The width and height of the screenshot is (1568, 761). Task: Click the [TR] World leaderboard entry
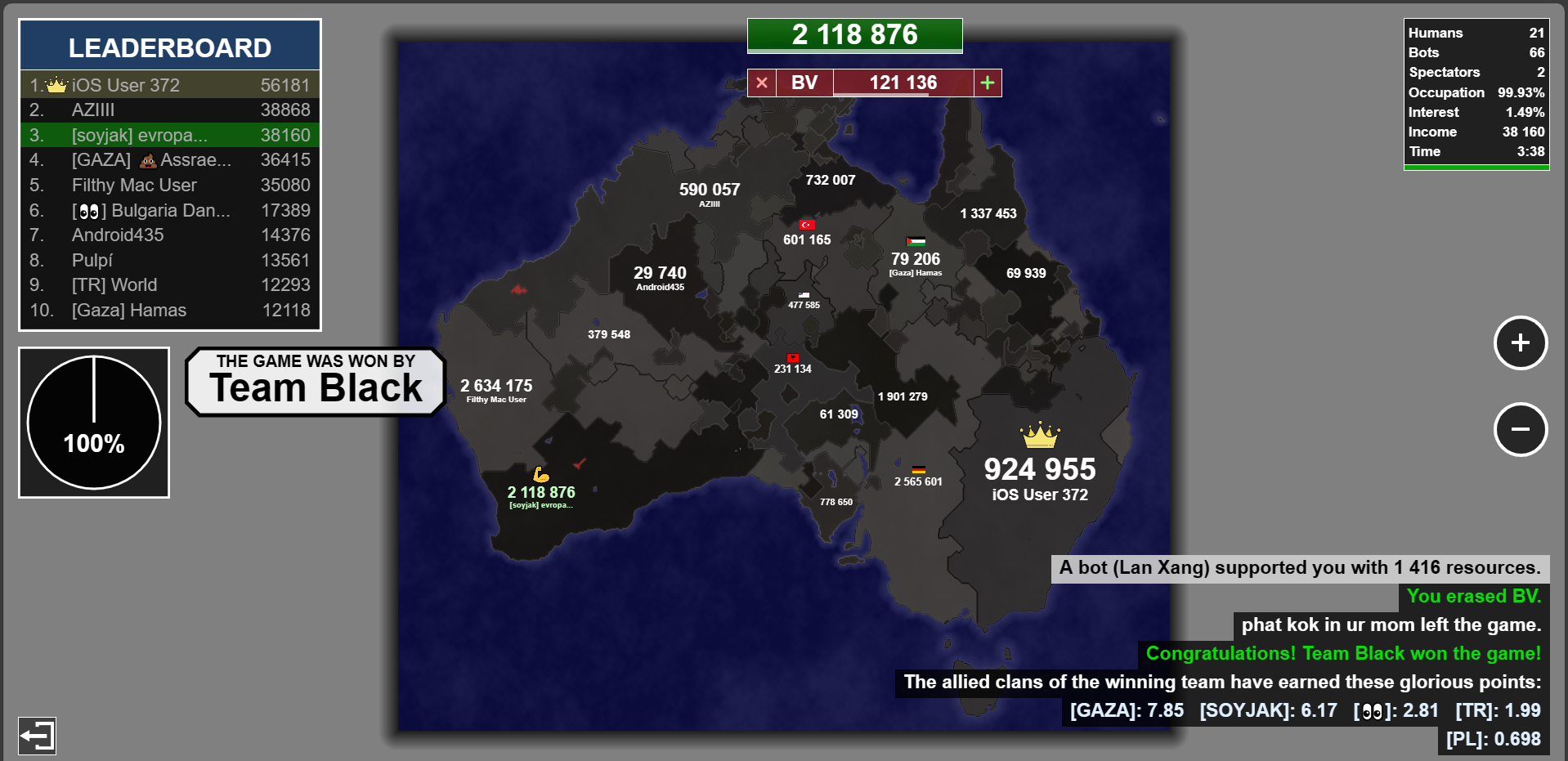click(x=170, y=284)
